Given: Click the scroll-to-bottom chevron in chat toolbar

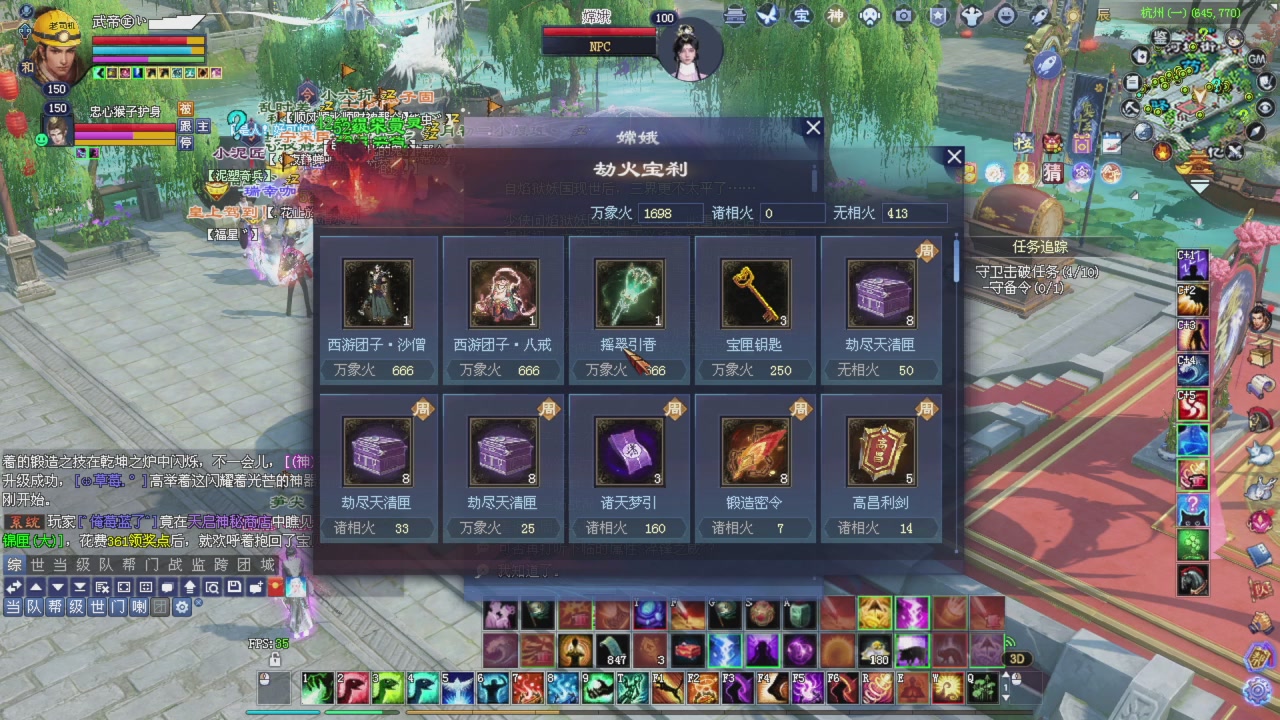Looking at the screenshot, I should pos(80,587).
